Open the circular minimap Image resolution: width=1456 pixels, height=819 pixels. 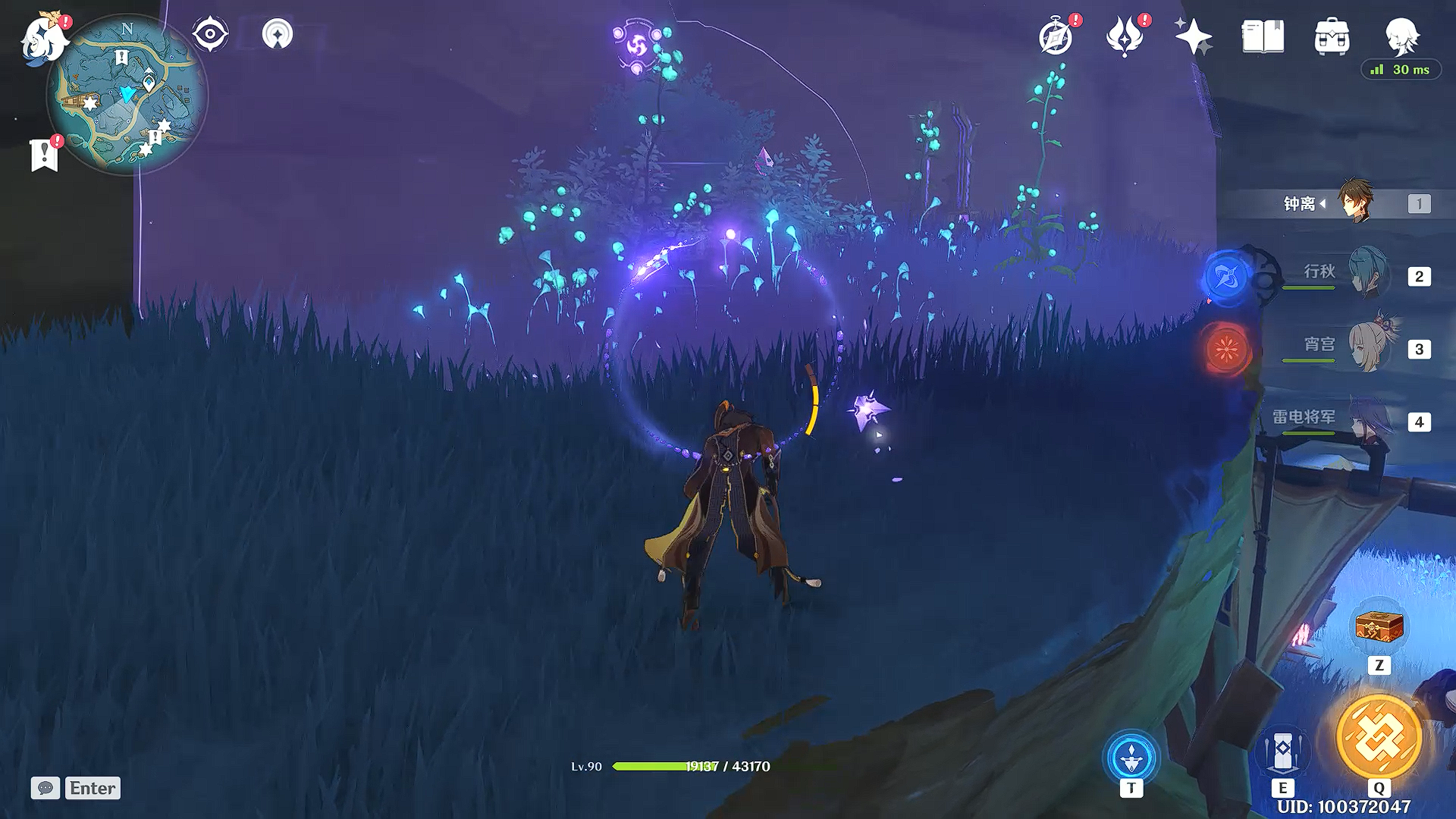pos(127,96)
